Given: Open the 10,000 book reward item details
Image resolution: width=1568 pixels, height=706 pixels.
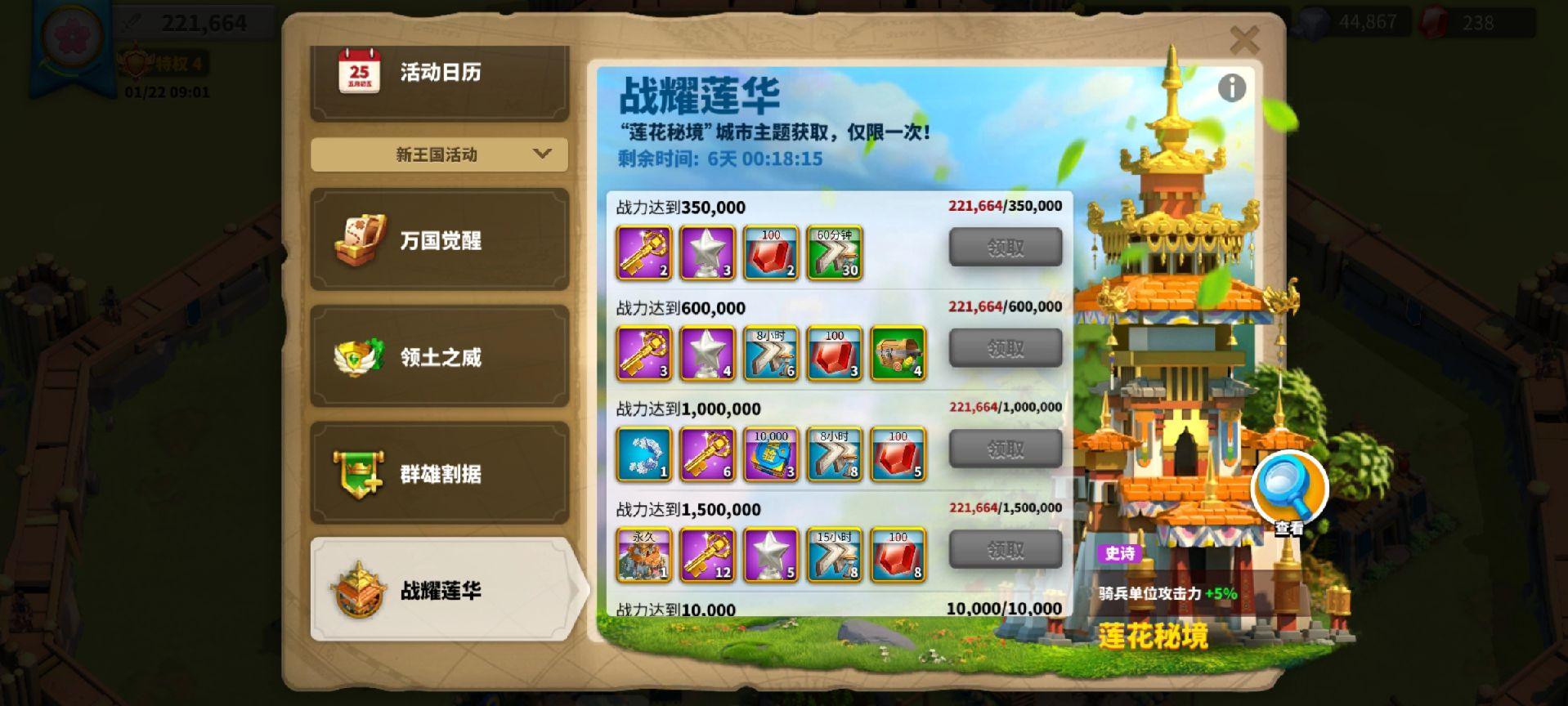Looking at the screenshot, I should click(x=770, y=454).
